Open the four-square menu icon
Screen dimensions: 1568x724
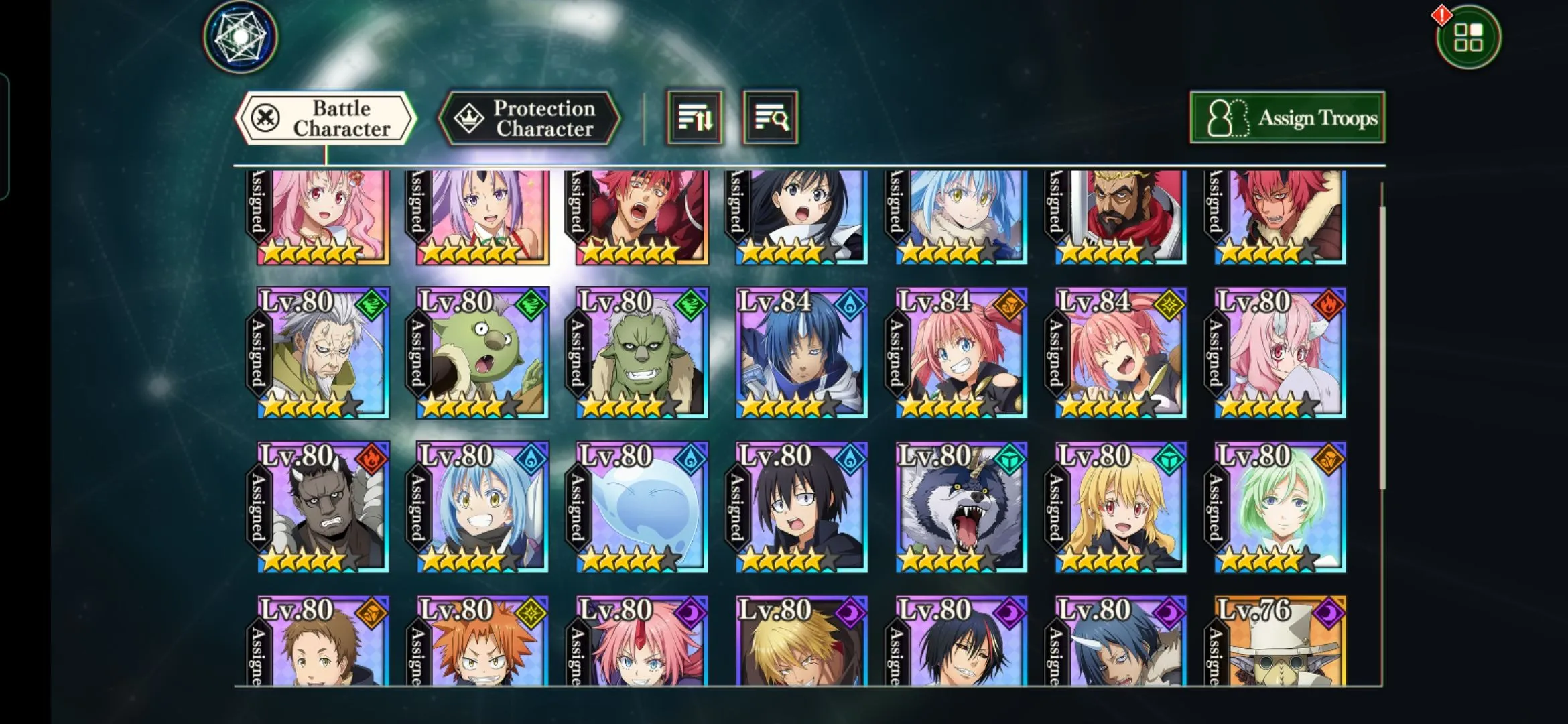pos(1467,38)
